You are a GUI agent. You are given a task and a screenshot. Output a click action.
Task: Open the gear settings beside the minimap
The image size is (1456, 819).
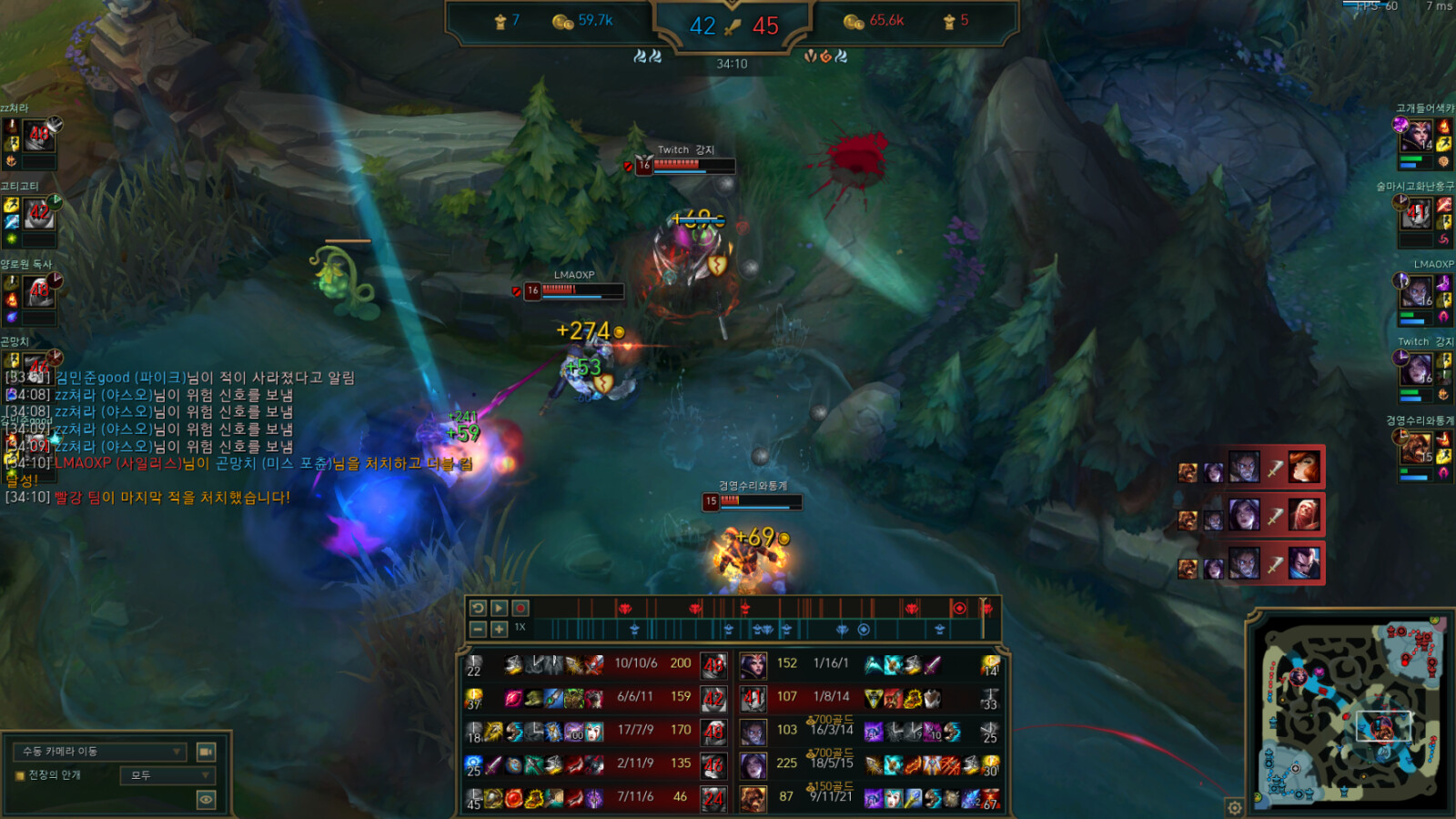click(1235, 807)
